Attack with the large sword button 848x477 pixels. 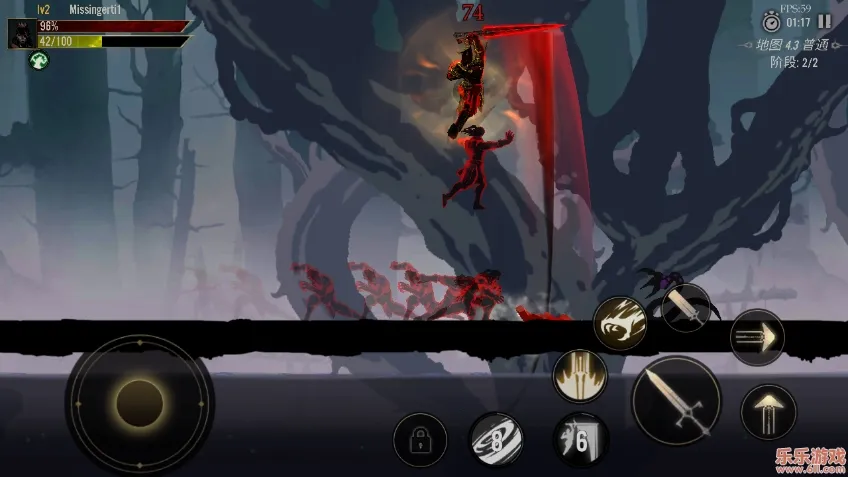(x=675, y=400)
